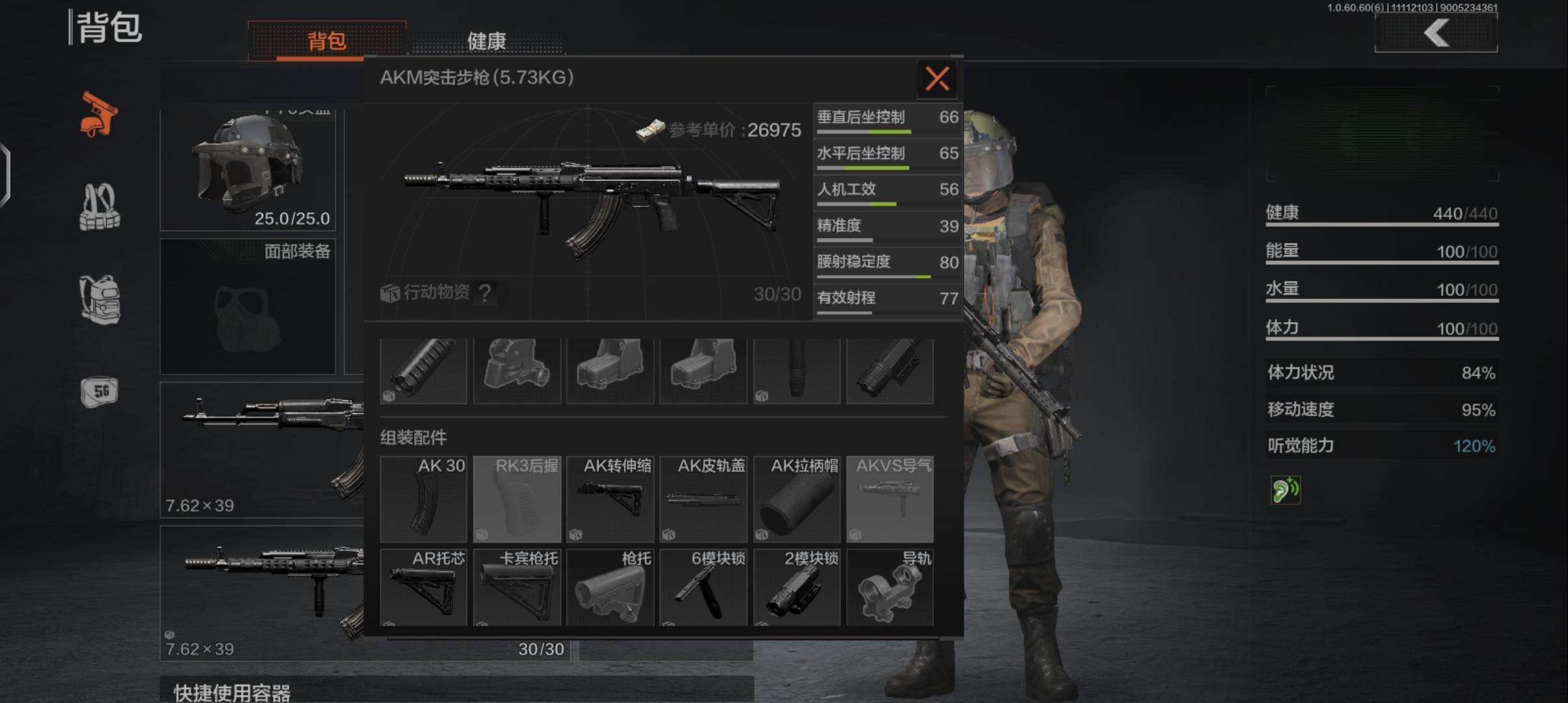Open the secure pouch category icon

click(99, 392)
